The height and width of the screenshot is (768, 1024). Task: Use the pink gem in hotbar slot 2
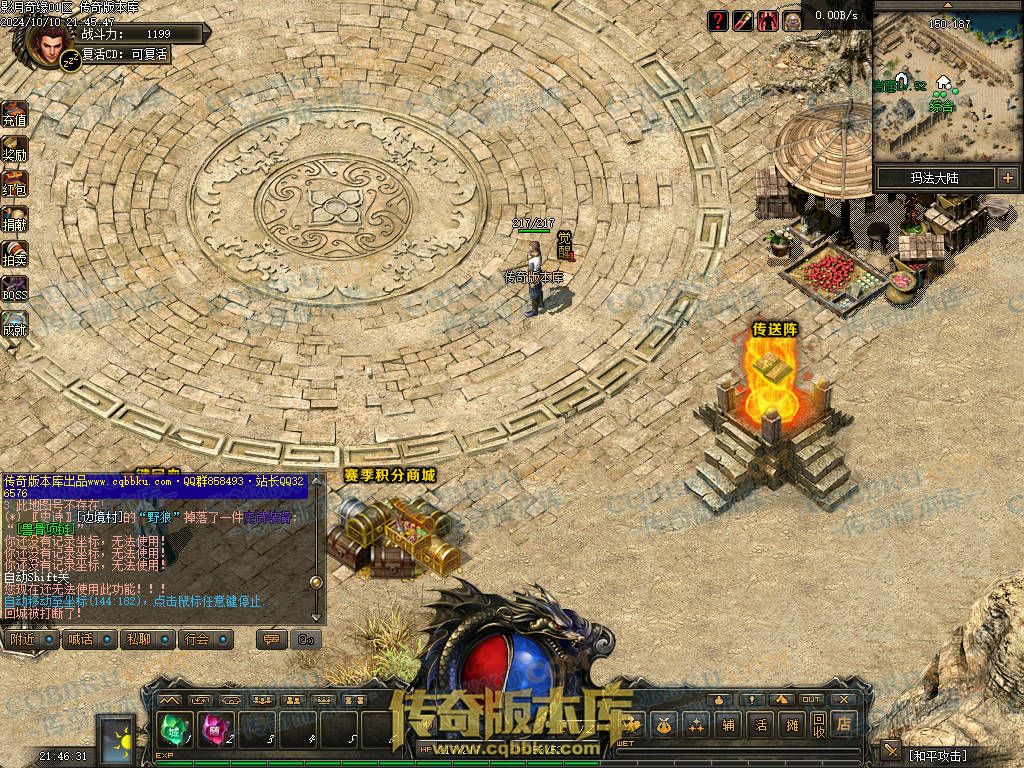point(214,731)
